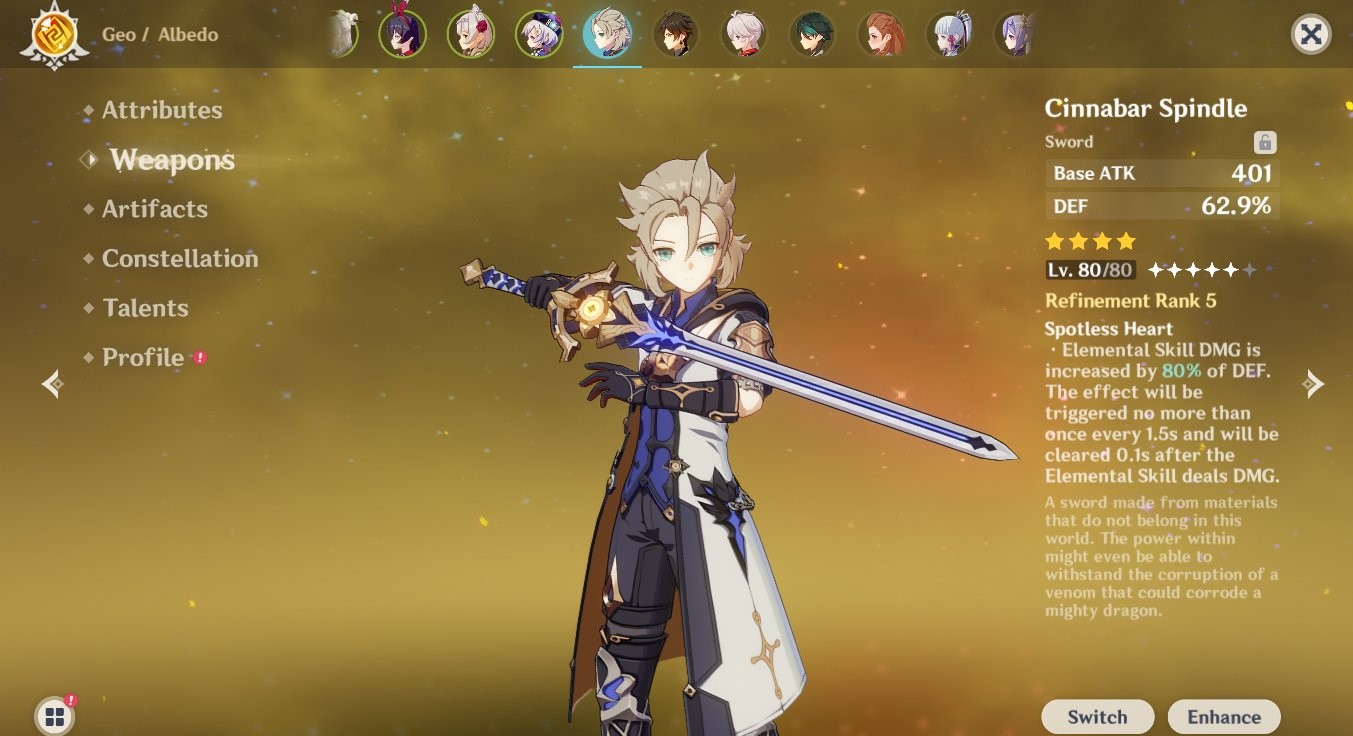The image size is (1353, 736).
Task: Select Keqing's portrait
Action: pos(1015,34)
